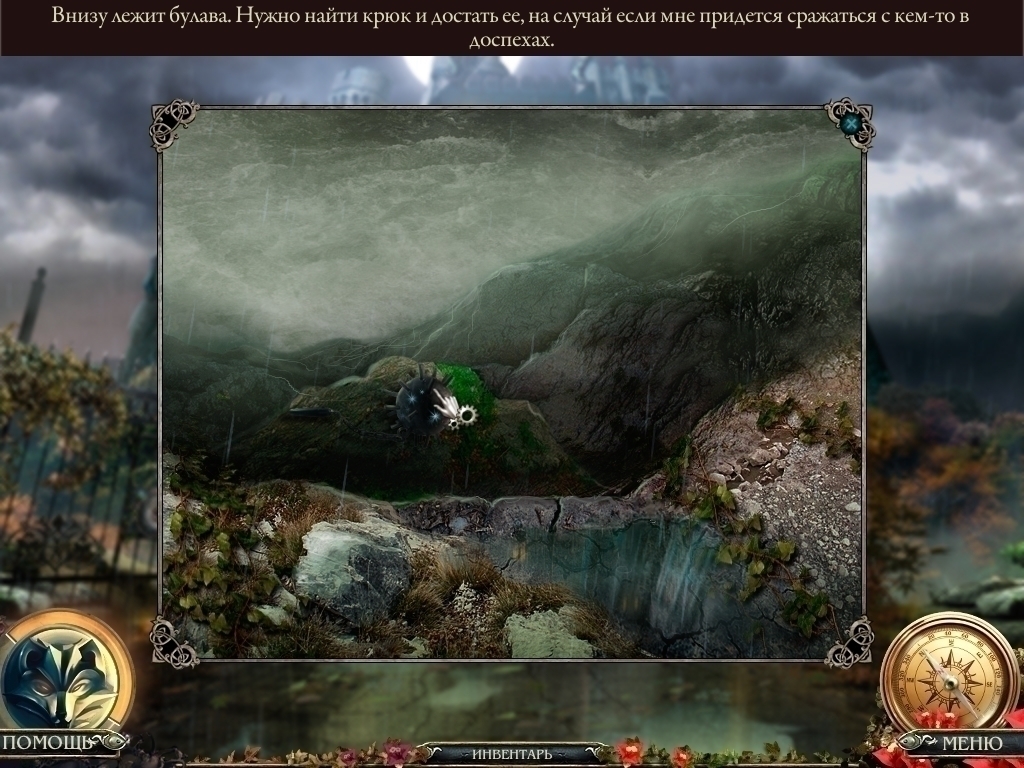
Task: Close the zoomed scene window
Action: click(x=851, y=124)
